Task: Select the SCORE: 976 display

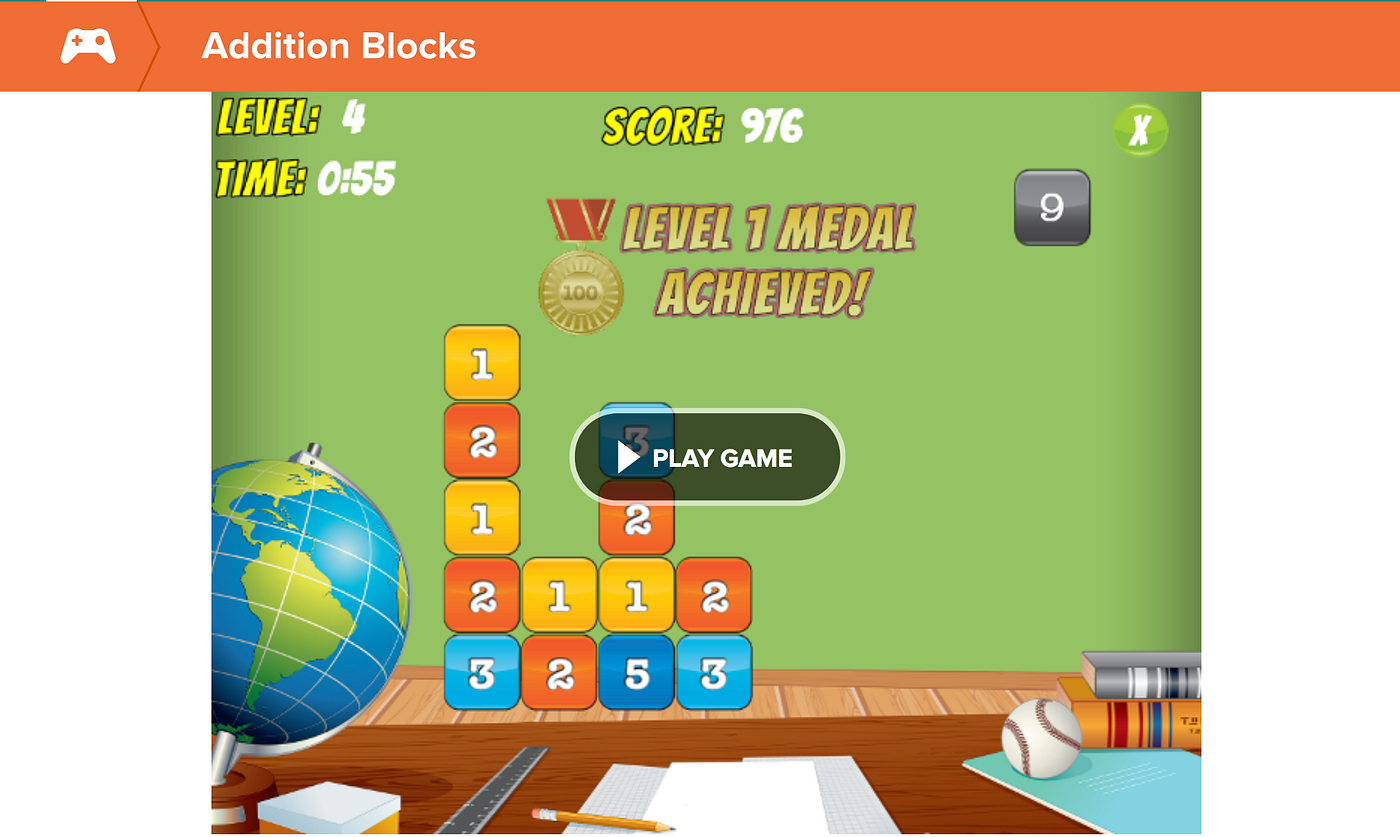Action: (706, 127)
